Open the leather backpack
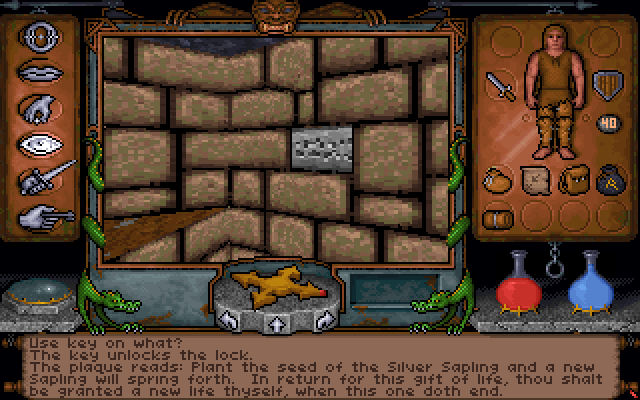The image size is (640, 400). [x=571, y=181]
